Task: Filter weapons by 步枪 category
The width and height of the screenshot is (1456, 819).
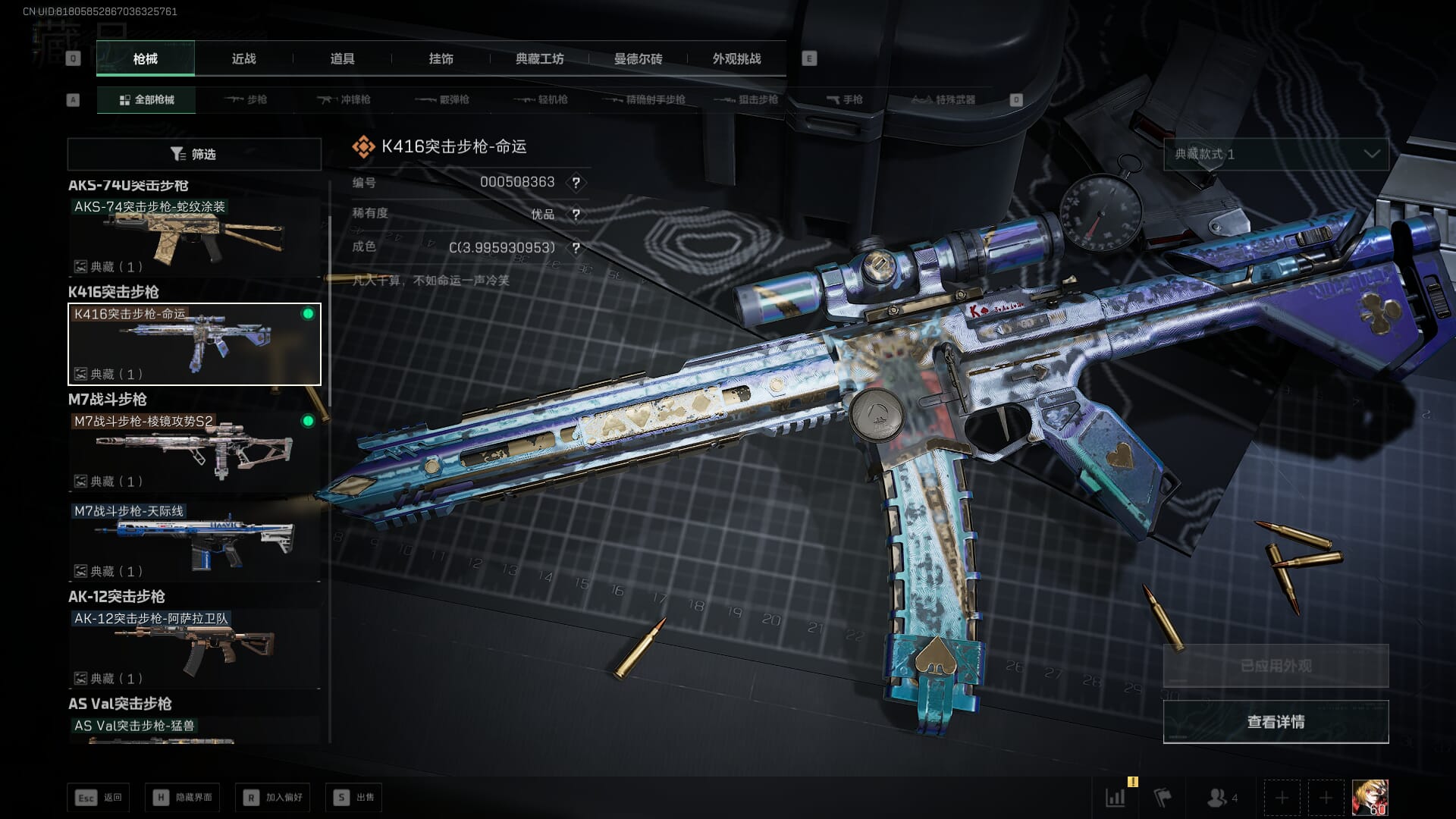Action: [246, 99]
